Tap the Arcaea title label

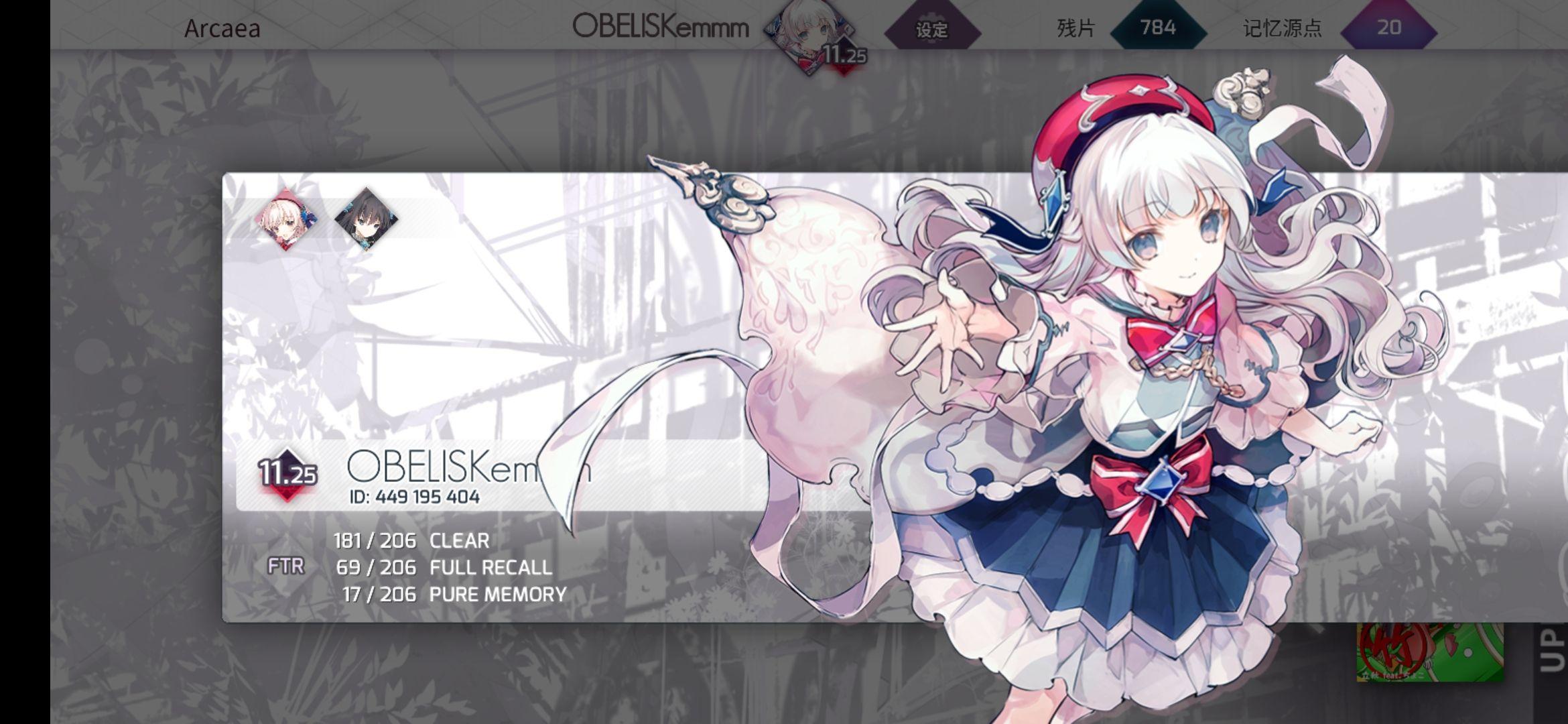tap(222, 29)
